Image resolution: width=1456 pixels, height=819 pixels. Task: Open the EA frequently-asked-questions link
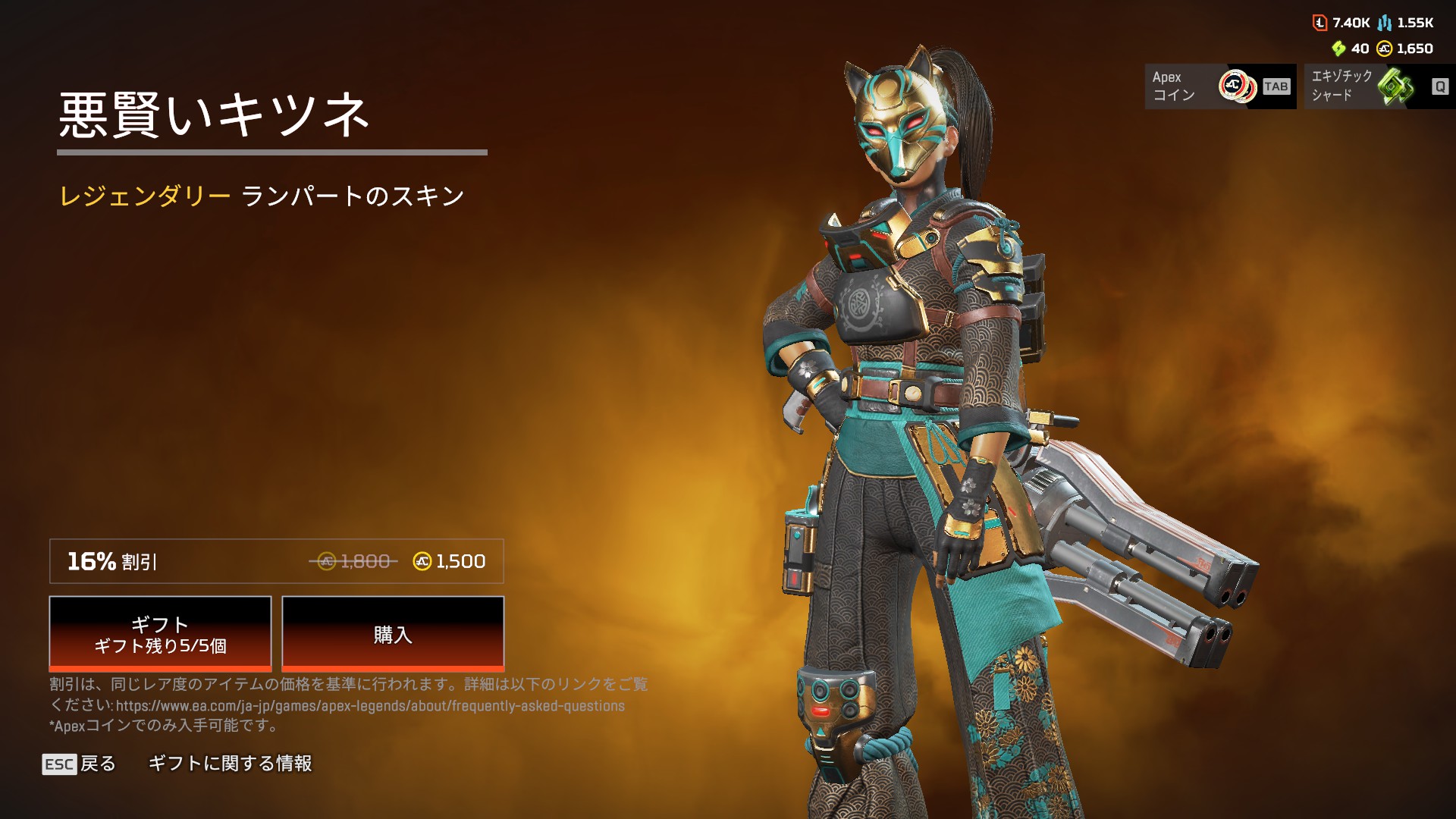370,706
